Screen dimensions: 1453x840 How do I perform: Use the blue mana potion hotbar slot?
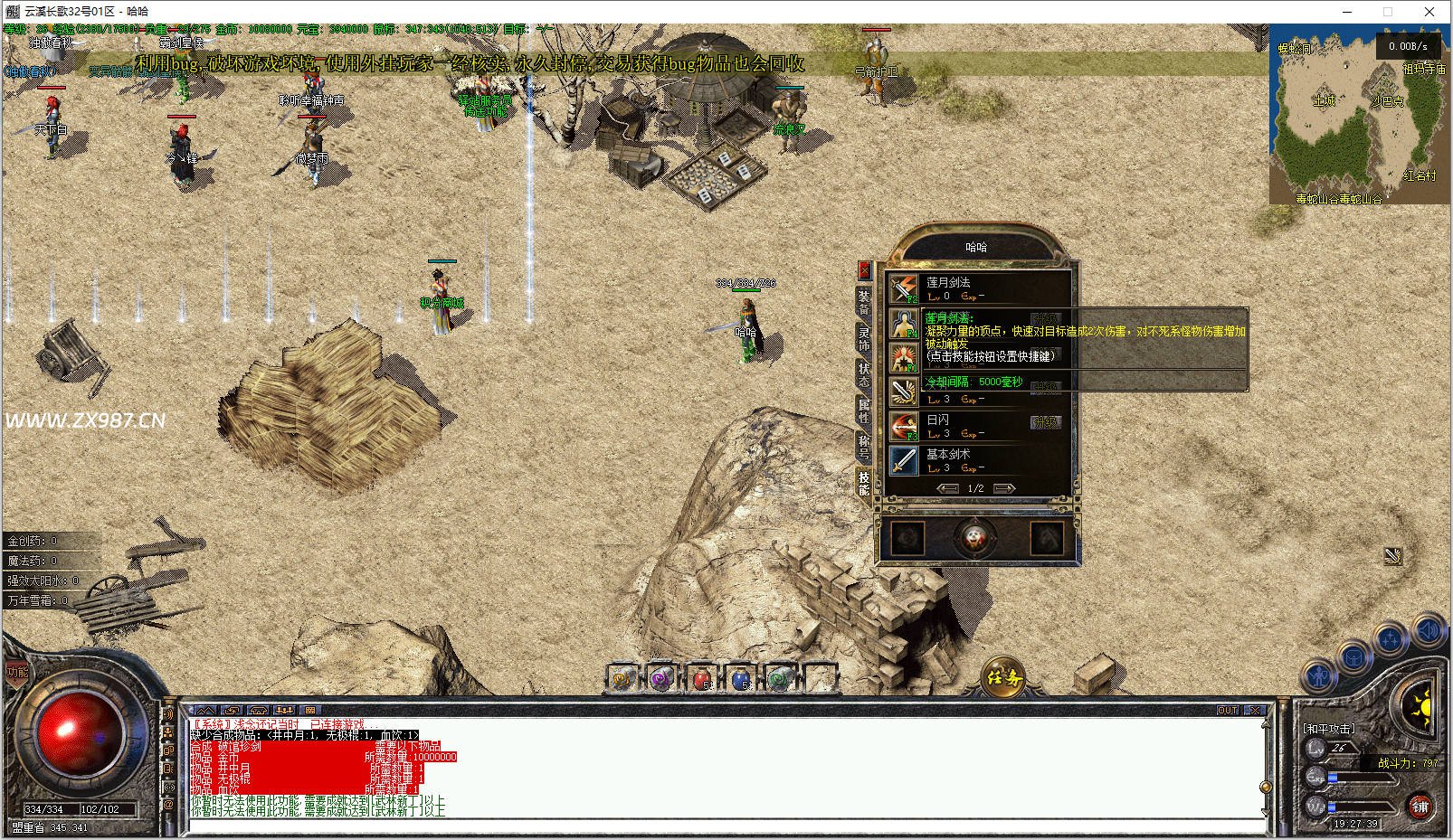coord(741,677)
